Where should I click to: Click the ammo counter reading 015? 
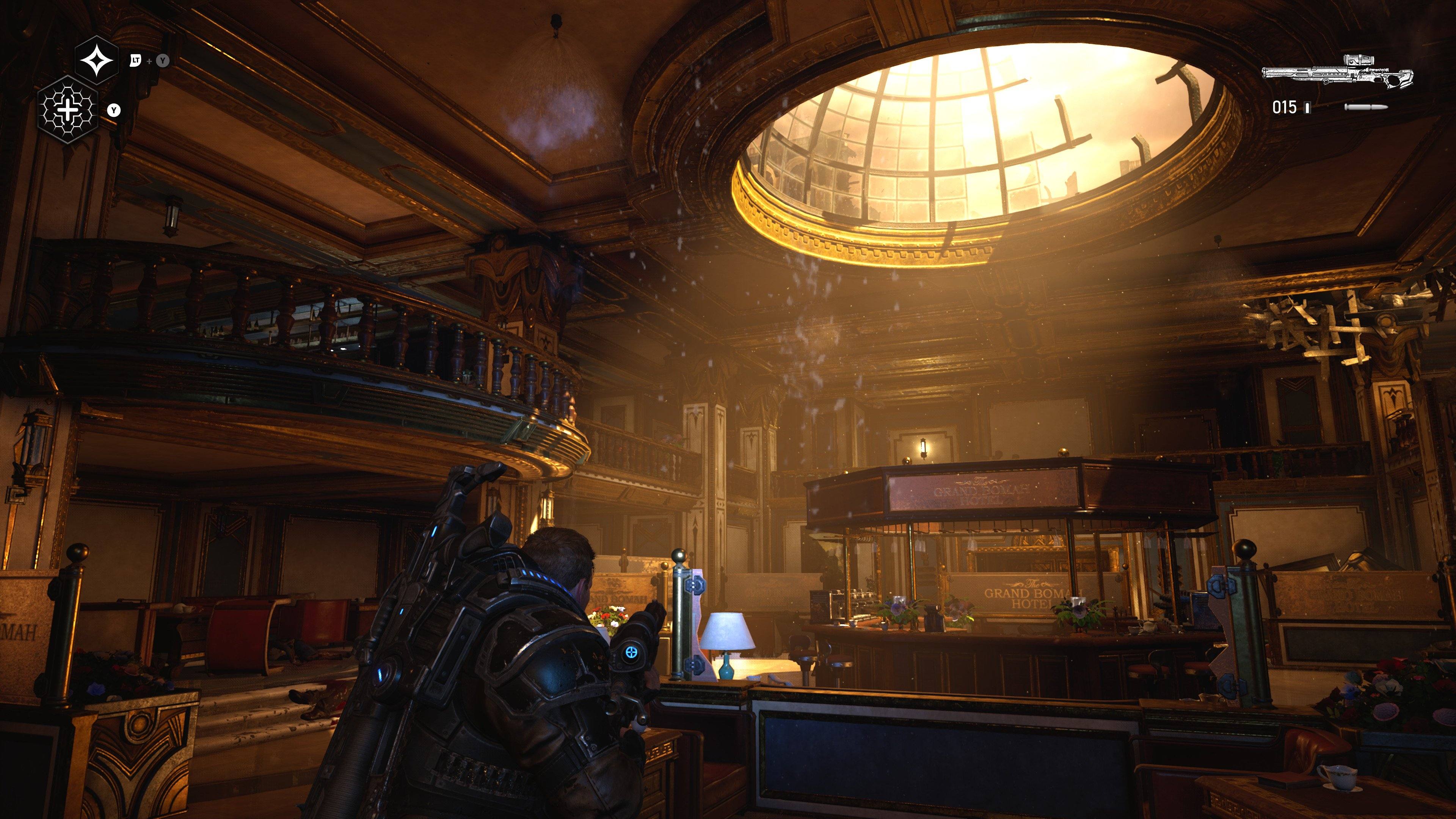pos(1285,108)
